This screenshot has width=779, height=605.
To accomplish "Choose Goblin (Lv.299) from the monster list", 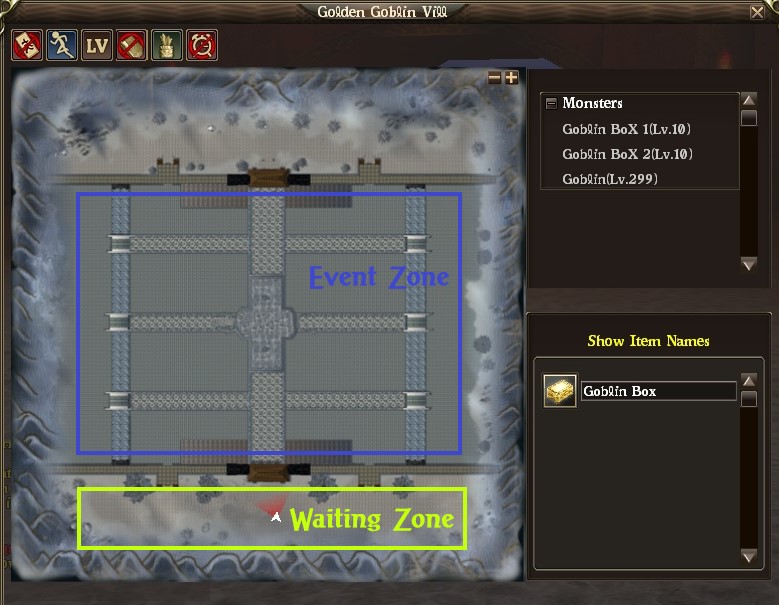I will pos(610,179).
